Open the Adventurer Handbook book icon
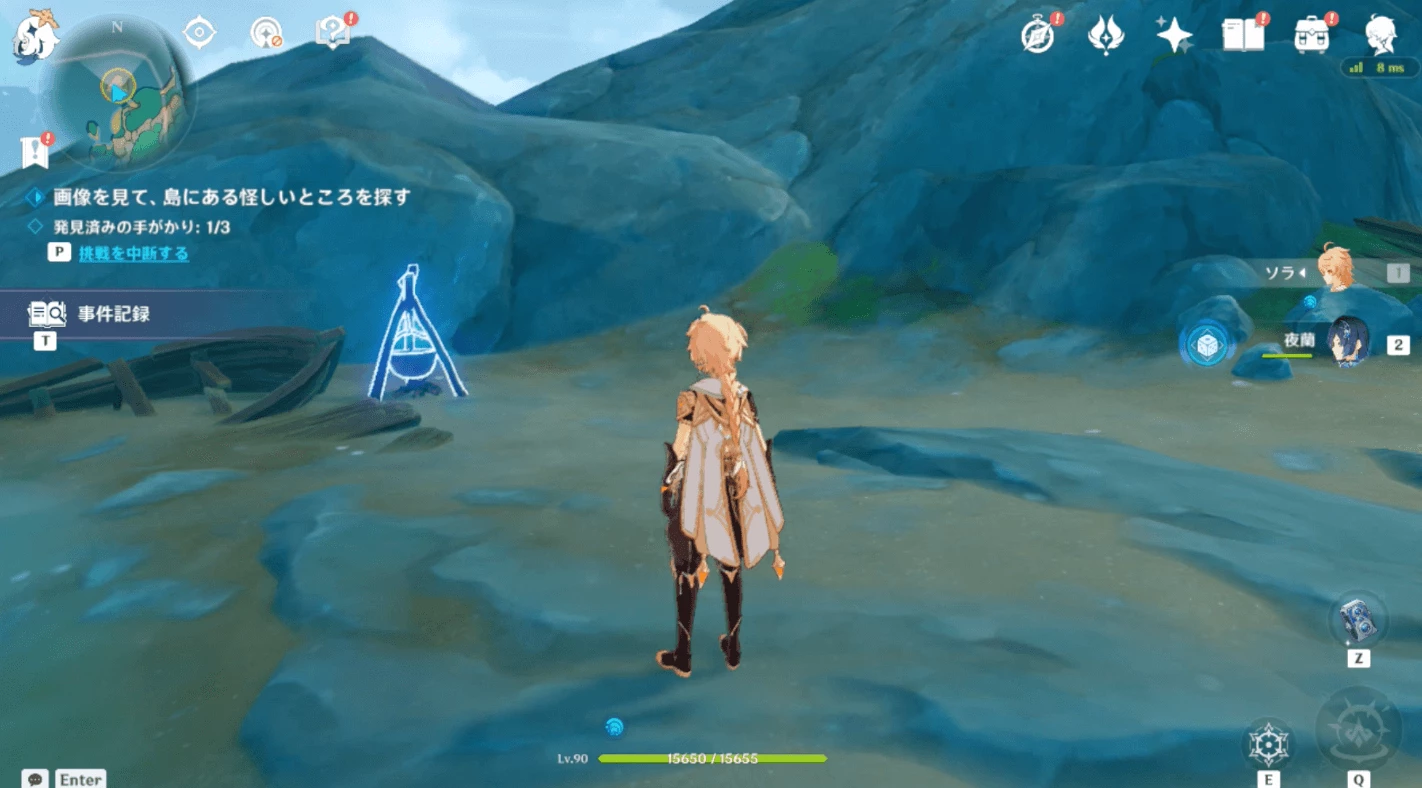This screenshot has height=788, width=1422. coord(1243,33)
